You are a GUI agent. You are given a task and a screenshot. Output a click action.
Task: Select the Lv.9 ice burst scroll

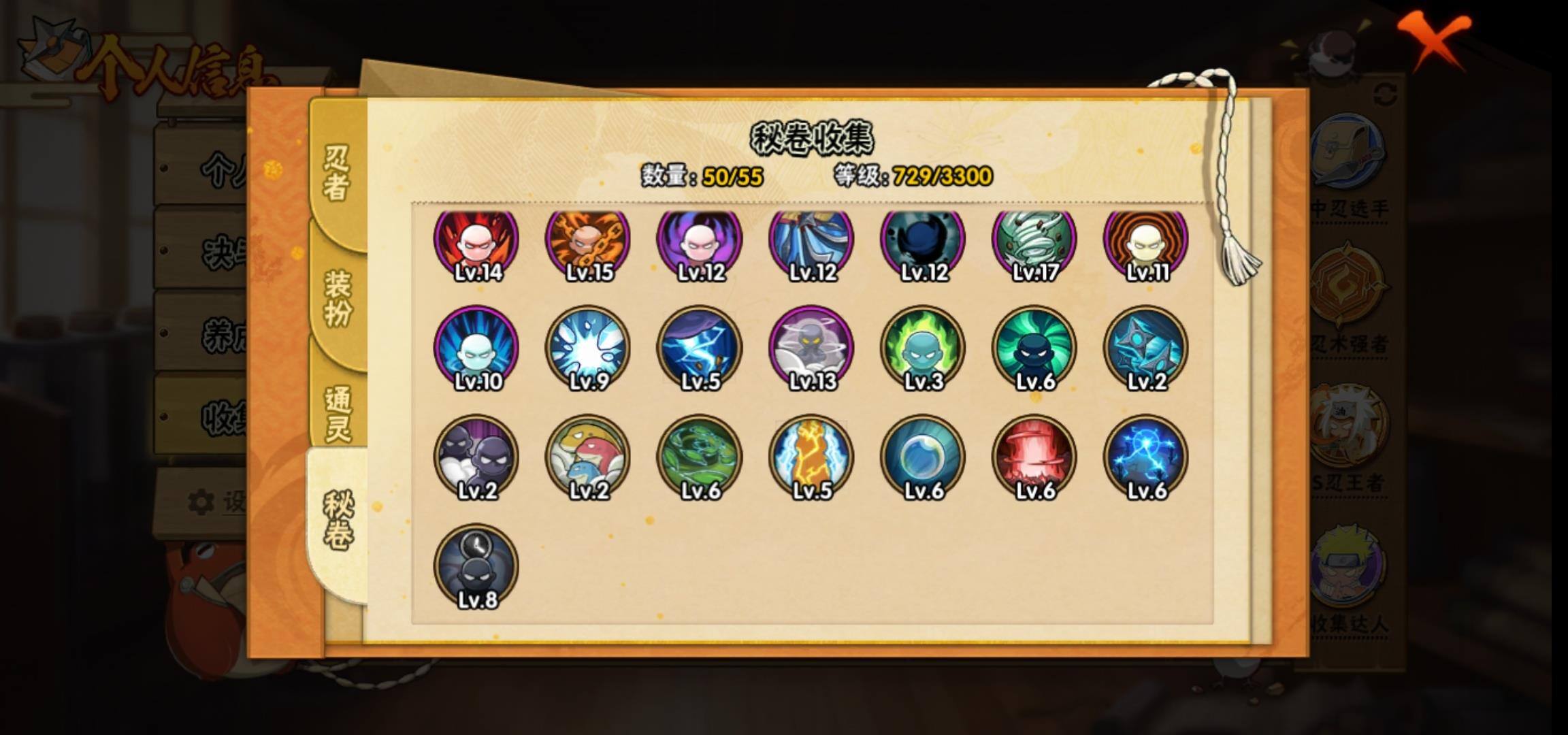coord(588,348)
